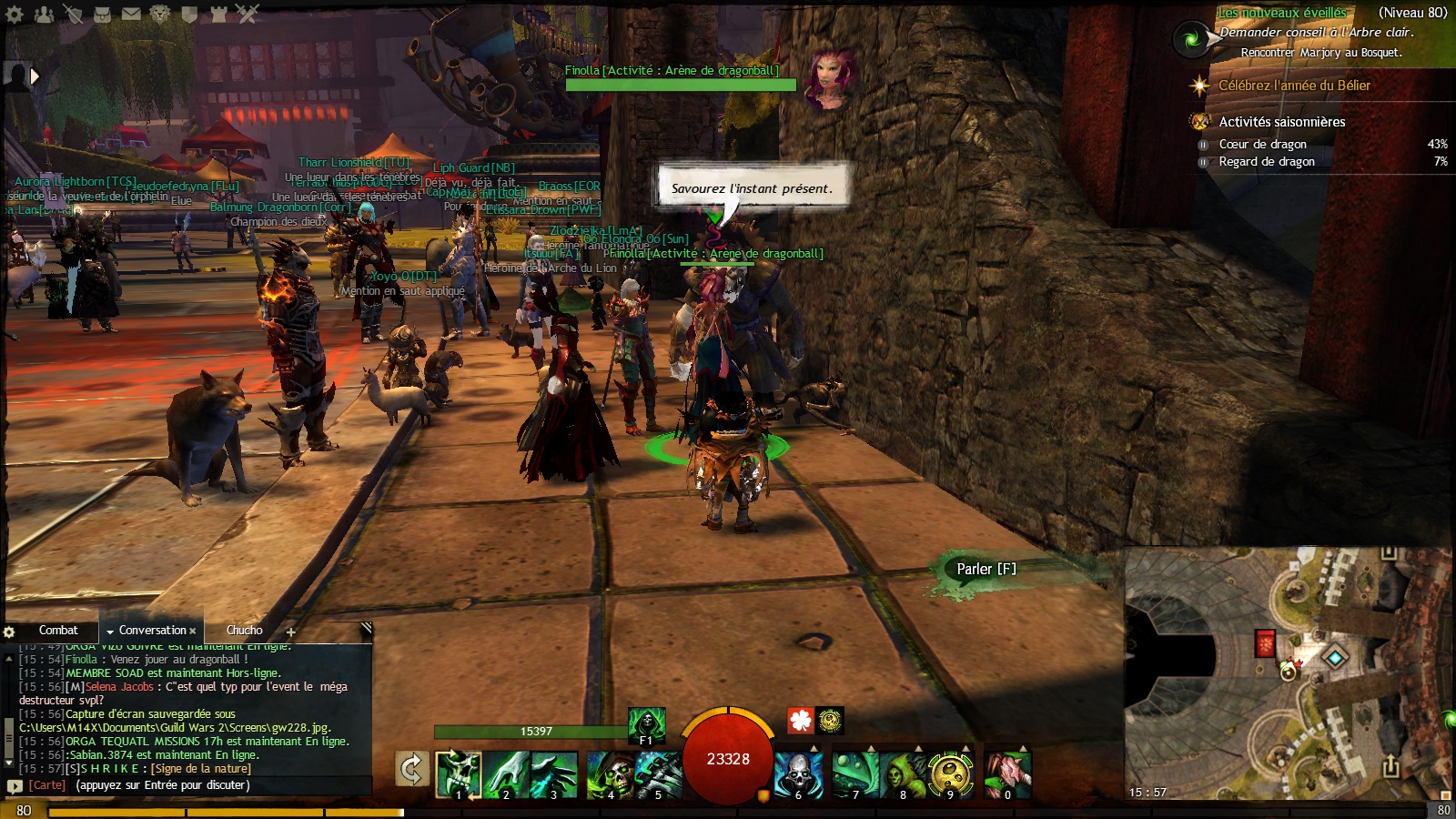Open the gear-shaped game menu icon
Viewport: 1456px width, 819px height.
15,14
